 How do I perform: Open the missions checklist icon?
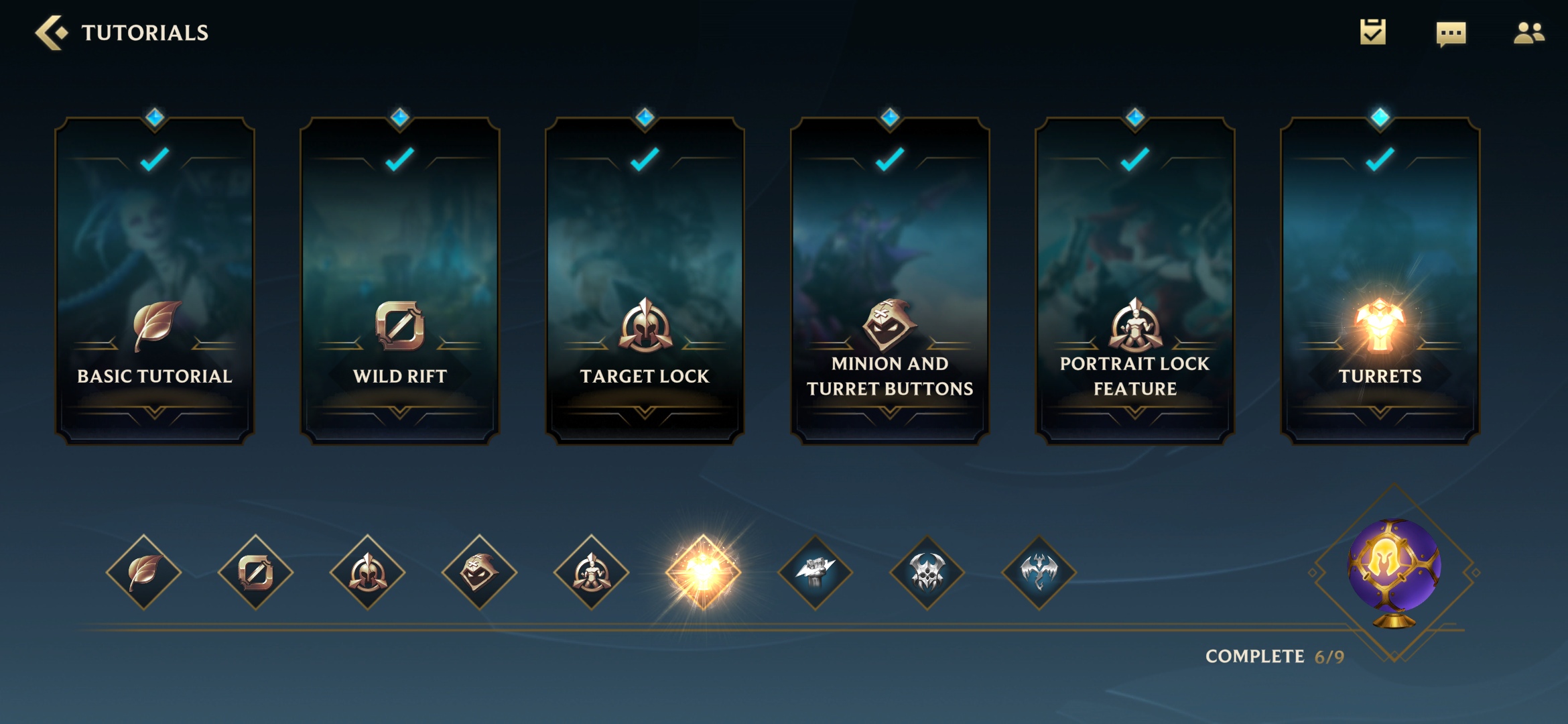[x=1372, y=32]
